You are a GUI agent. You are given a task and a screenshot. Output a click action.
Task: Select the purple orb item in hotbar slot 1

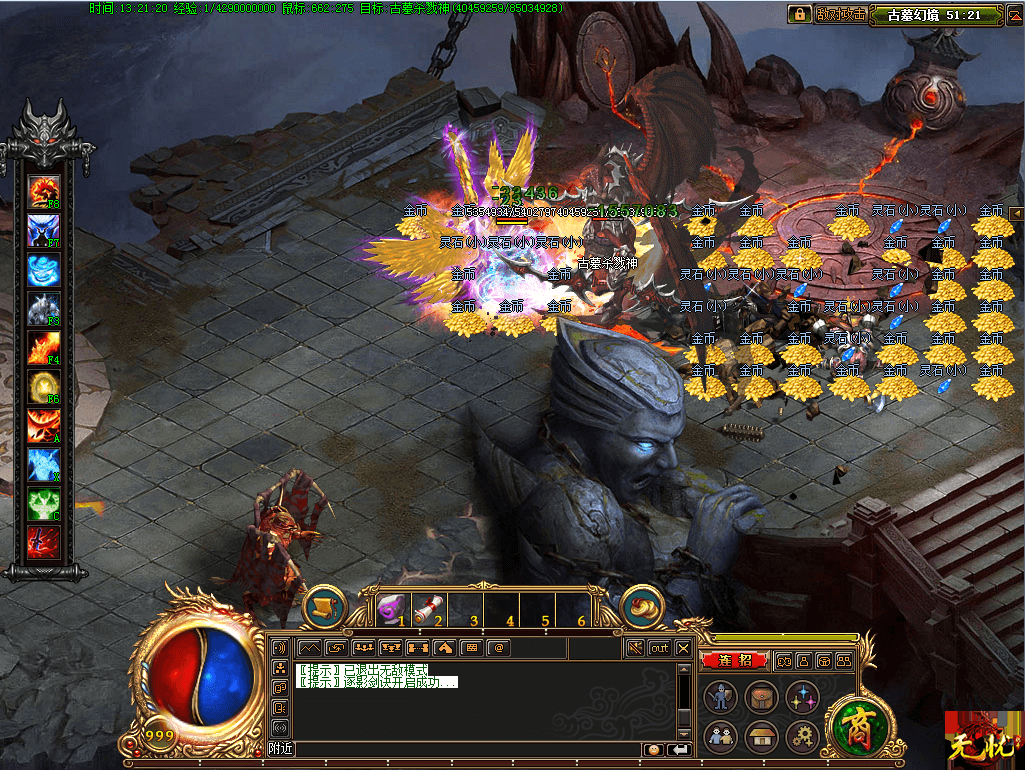pos(393,607)
